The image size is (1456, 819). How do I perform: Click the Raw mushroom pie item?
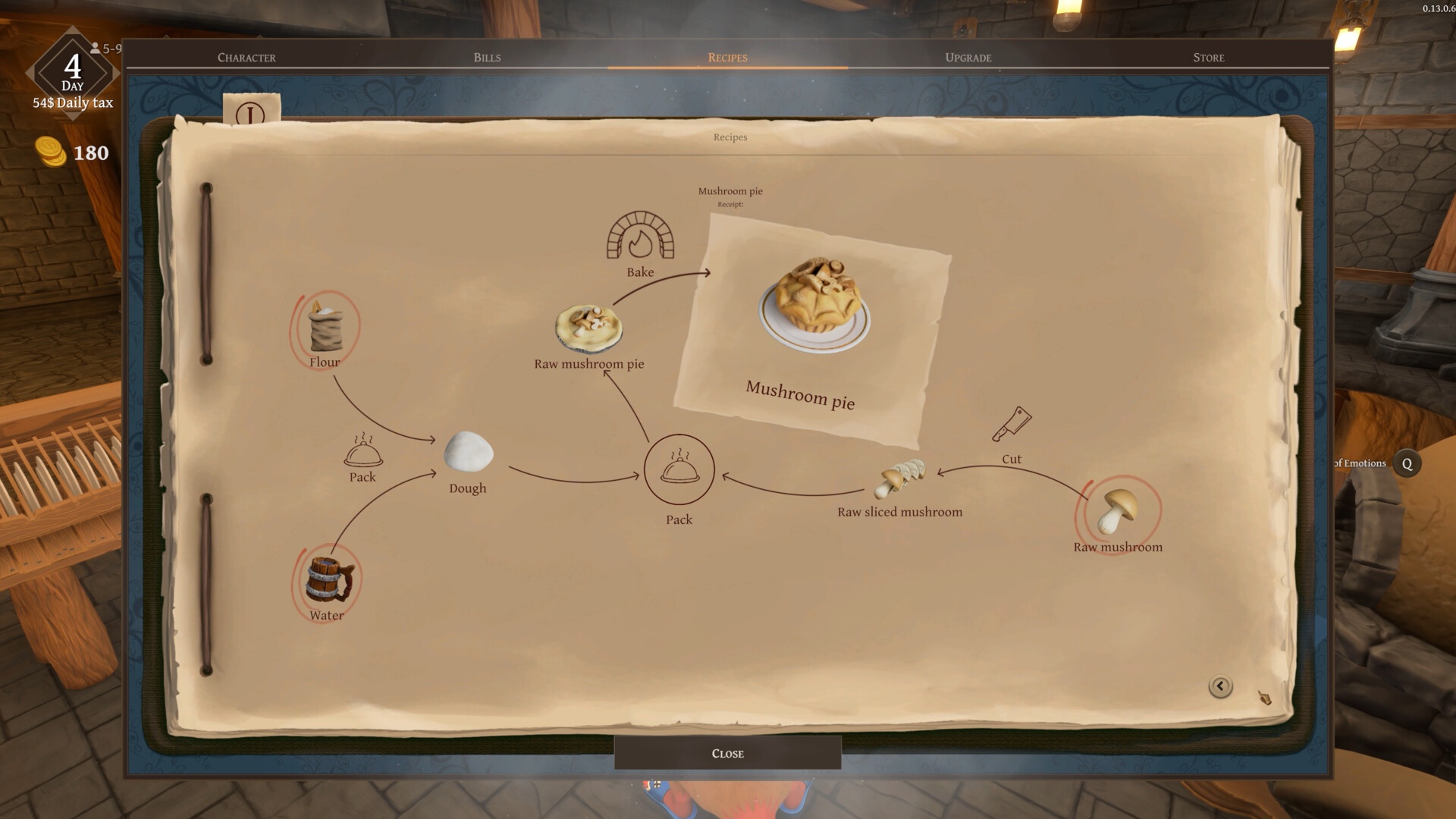click(588, 328)
